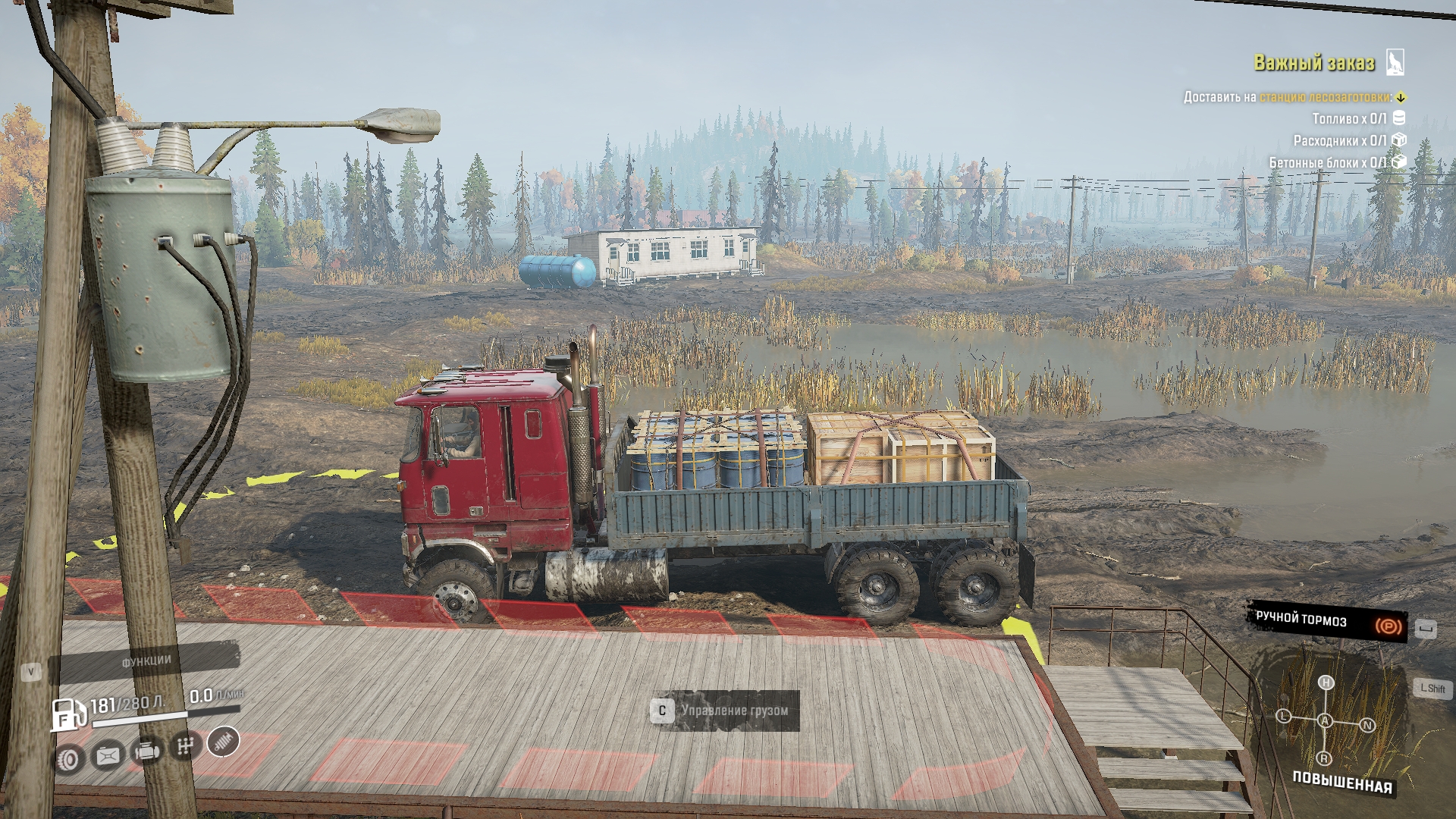Open the Функции vehicle functions panel
This screenshot has width=1456, height=819.
pyautogui.click(x=146, y=661)
